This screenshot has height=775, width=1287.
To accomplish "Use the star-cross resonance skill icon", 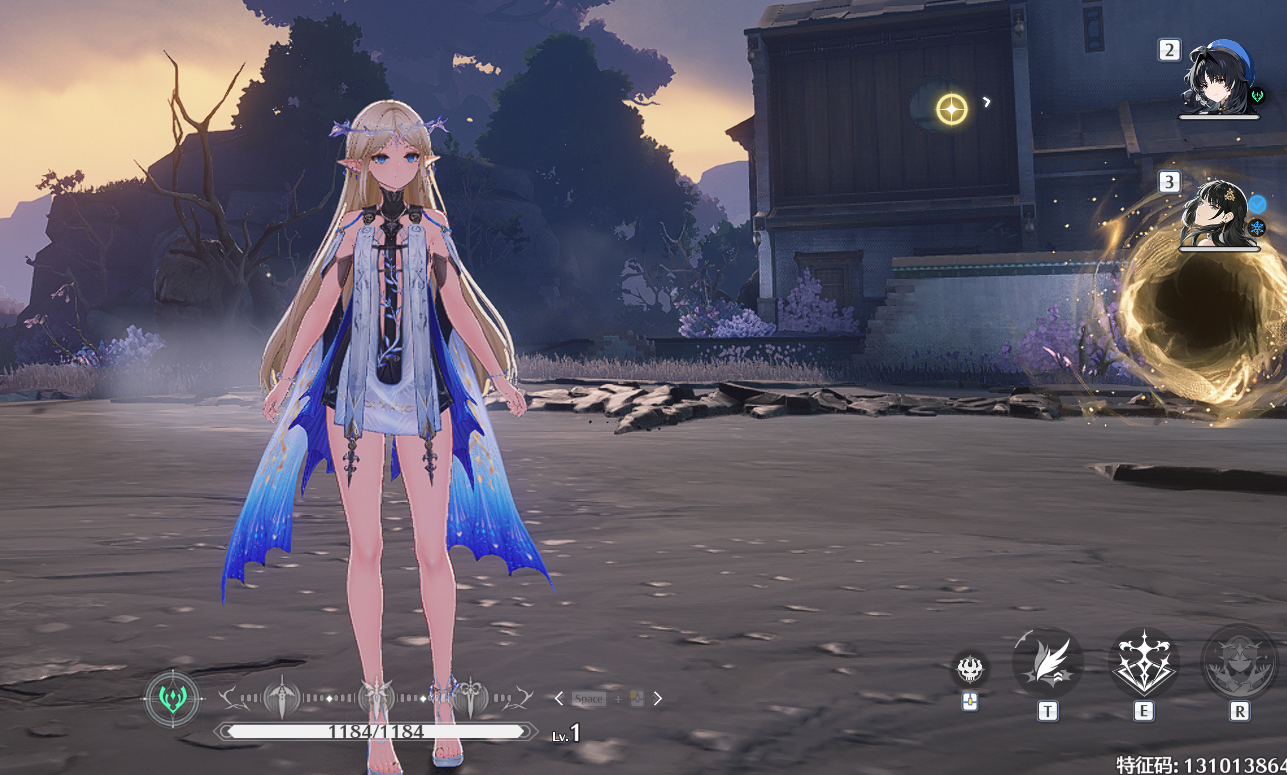I will coord(1143,662).
